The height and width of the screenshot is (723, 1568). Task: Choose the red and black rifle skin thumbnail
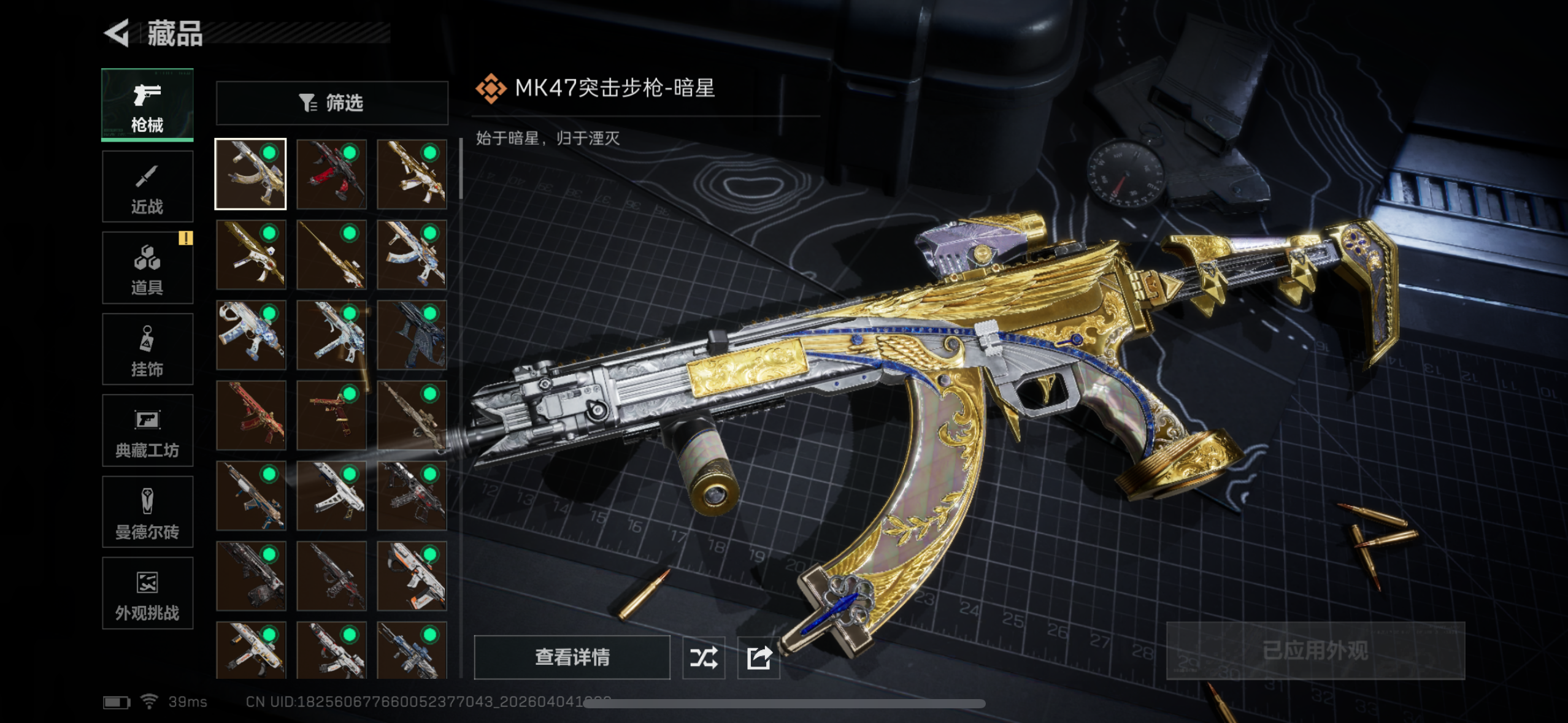click(x=331, y=174)
